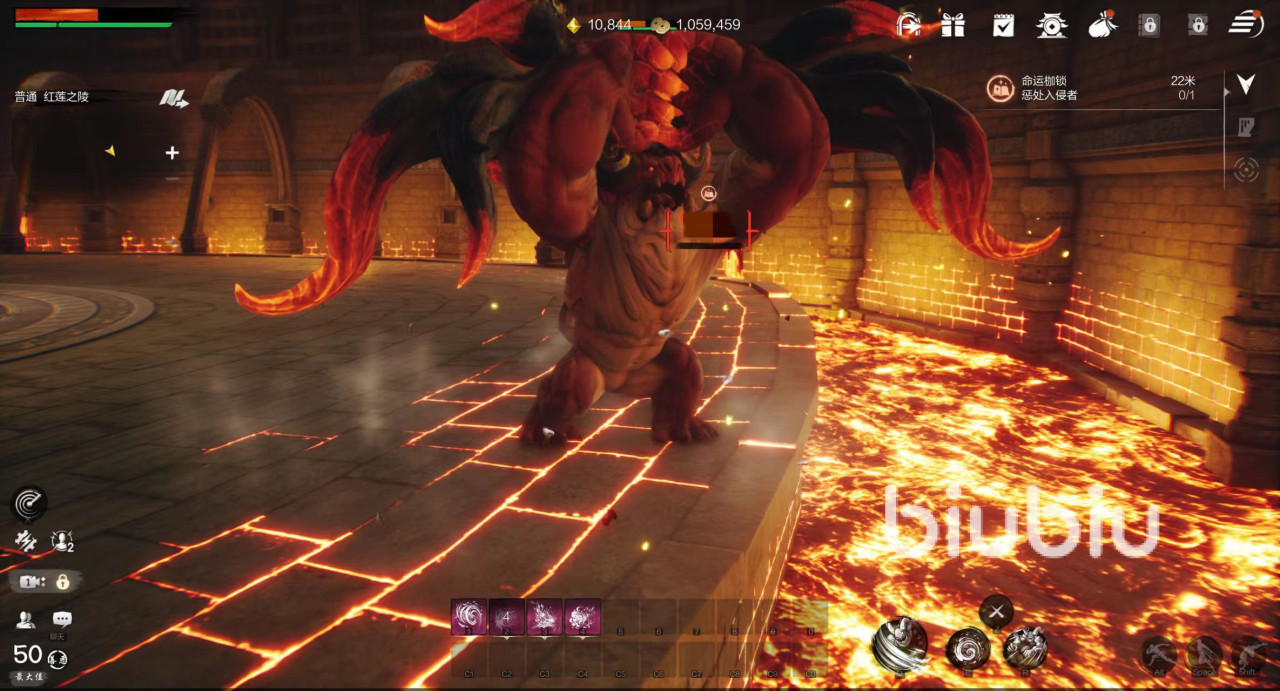Collapse the quest tracker with the chevron
The height and width of the screenshot is (691, 1280).
(1245, 84)
